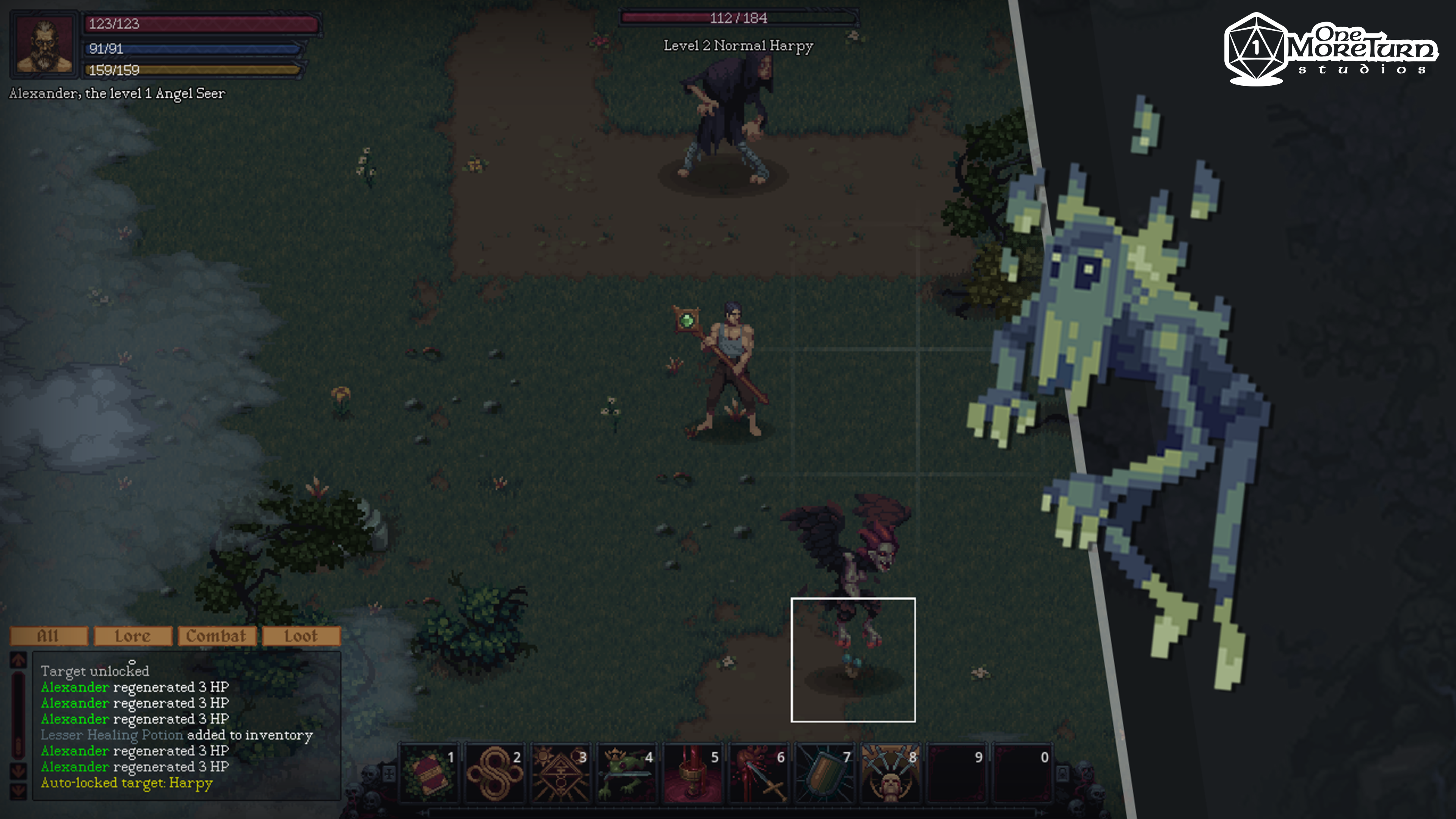Switch the log to the All tab
The height and width of the screenshot is (819, 1456).
click(49, 636)
